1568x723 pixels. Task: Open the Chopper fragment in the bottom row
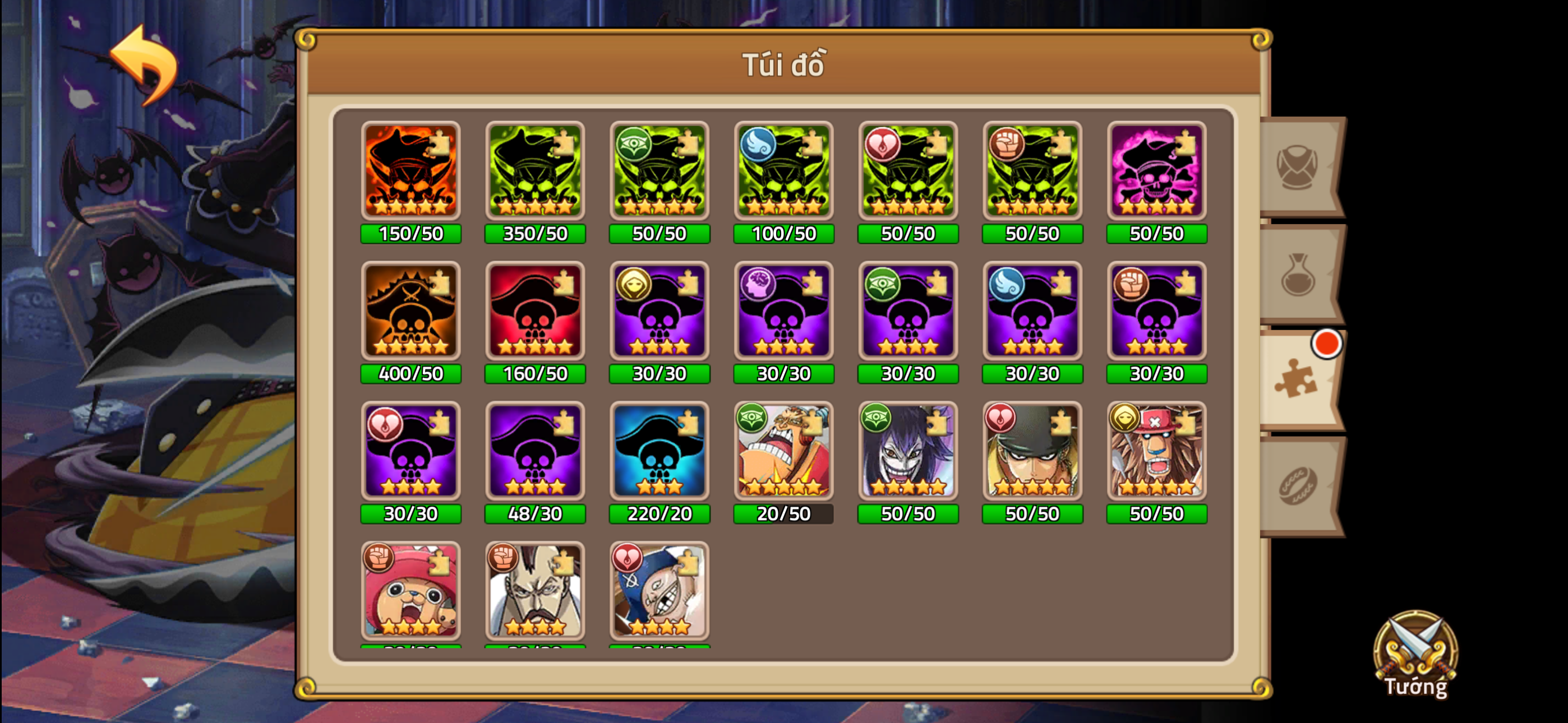[411, 590]
